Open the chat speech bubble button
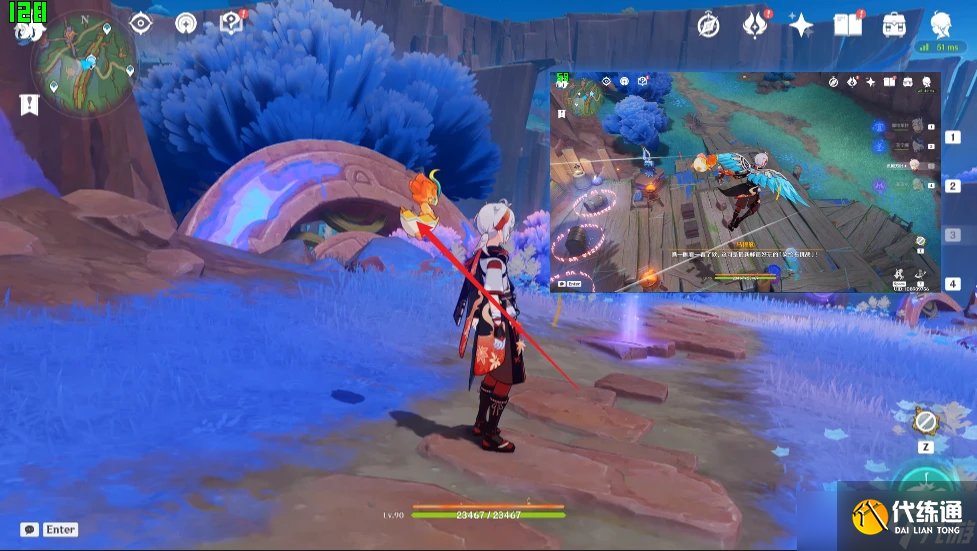Screen dimensions: 977x551 tap(30, 529)
